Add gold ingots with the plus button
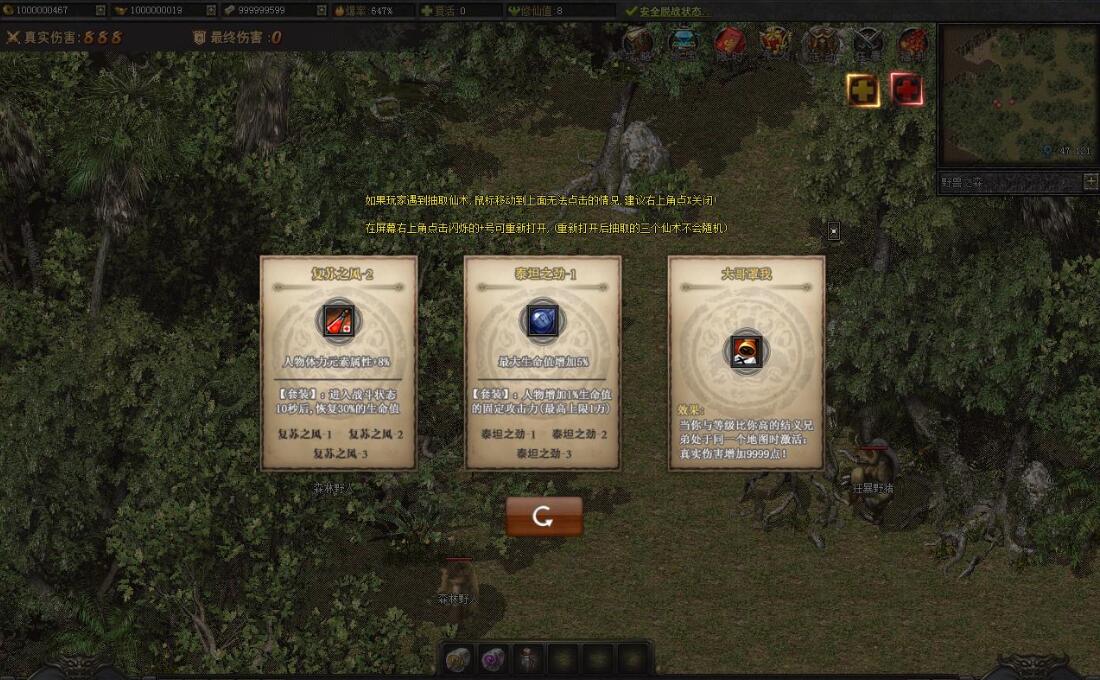The width and height of the screenshot is (1100, 680). pyautogui.click(x=210, y=10)
